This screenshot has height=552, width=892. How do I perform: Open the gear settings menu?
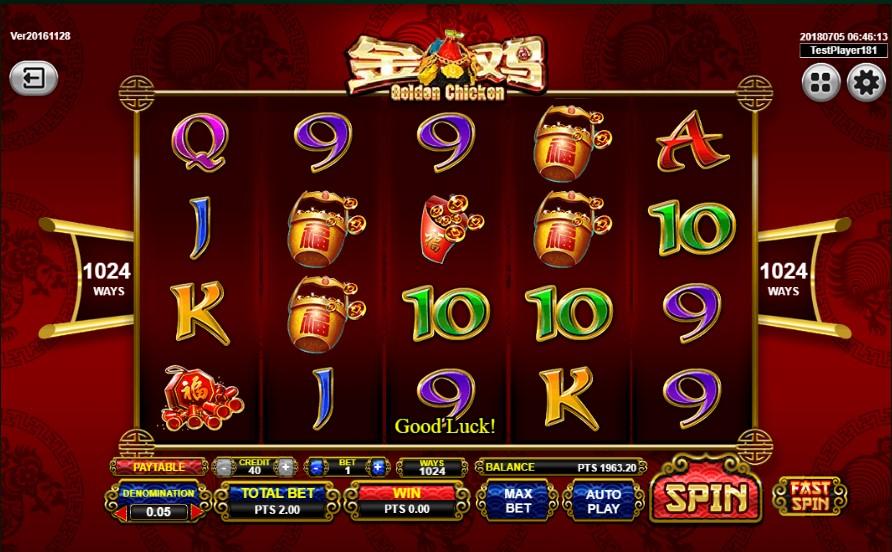point(865,82)
